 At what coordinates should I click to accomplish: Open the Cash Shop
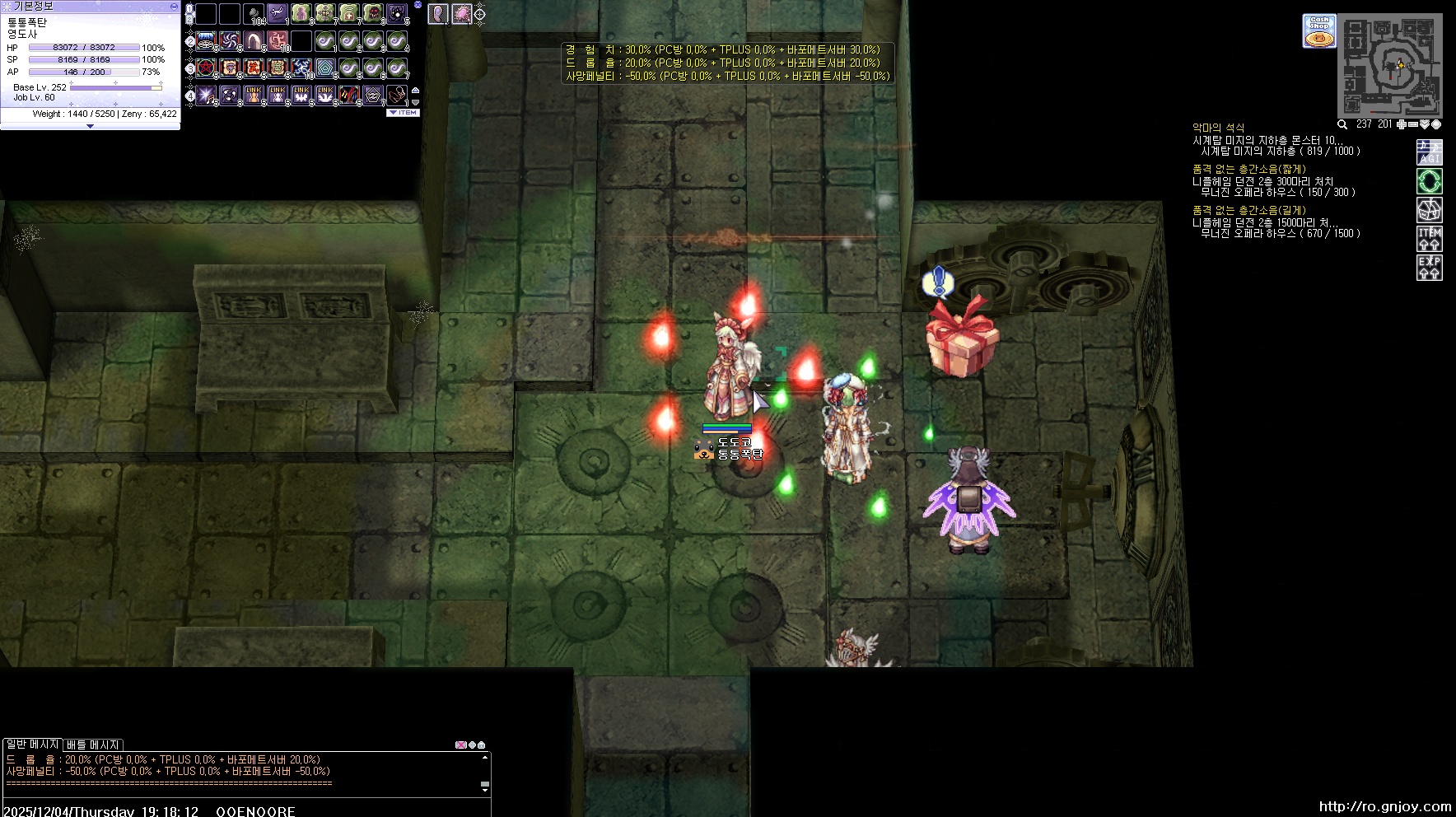tap(1318, 30)
